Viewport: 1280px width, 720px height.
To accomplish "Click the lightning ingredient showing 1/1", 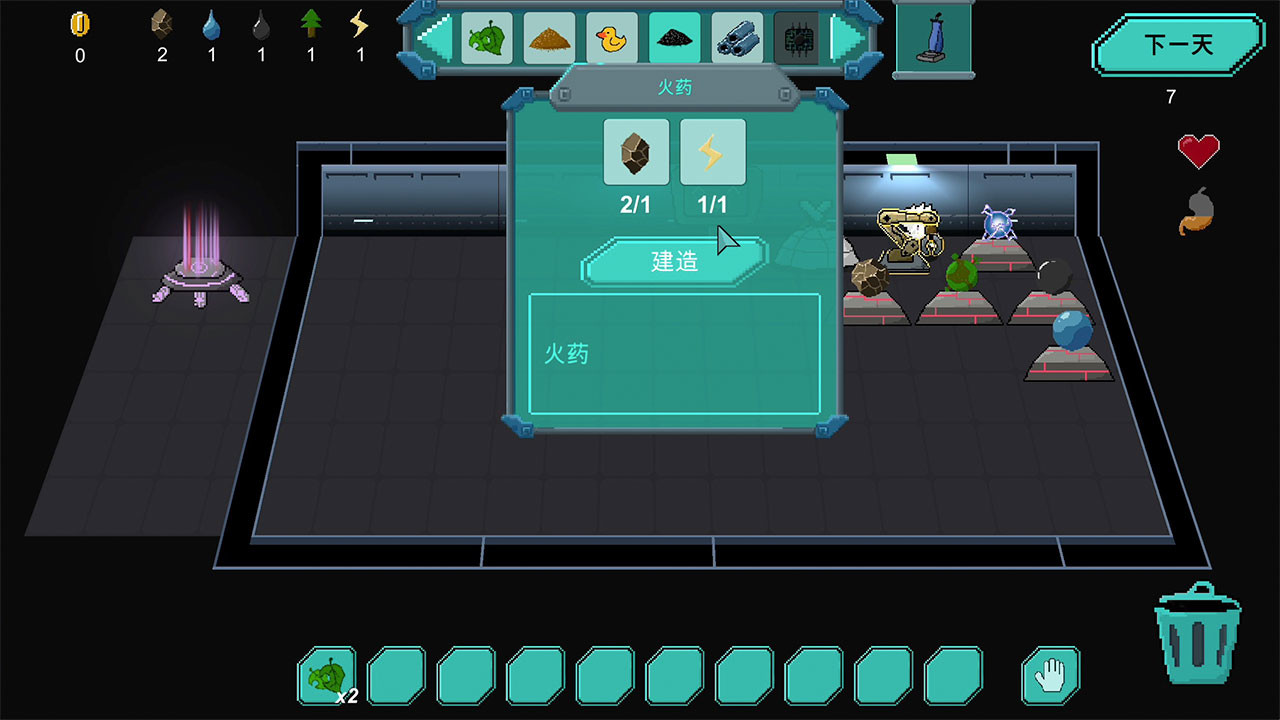I will 712,152.
